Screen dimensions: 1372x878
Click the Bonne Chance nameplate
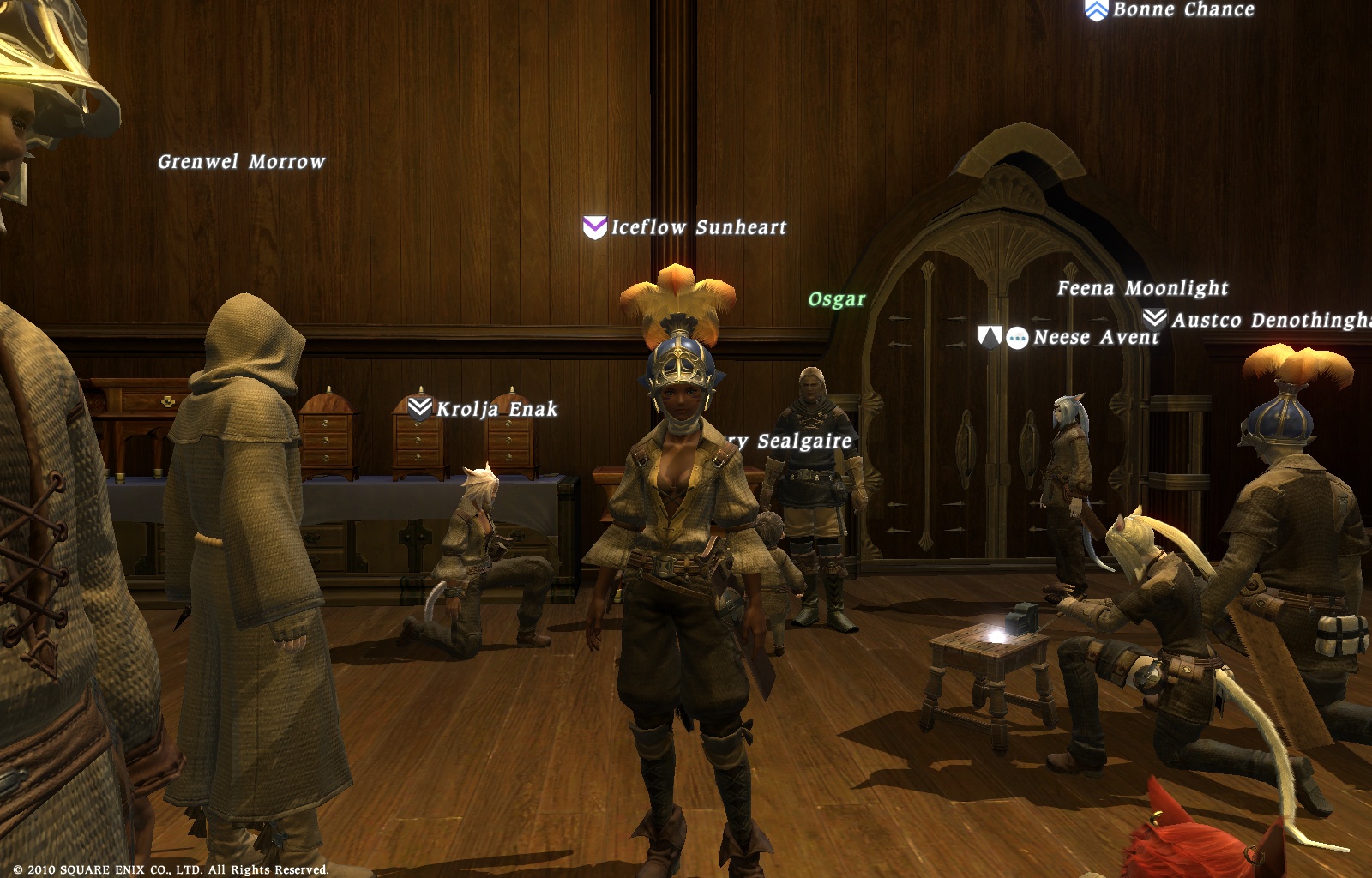tap(1182, 10)
